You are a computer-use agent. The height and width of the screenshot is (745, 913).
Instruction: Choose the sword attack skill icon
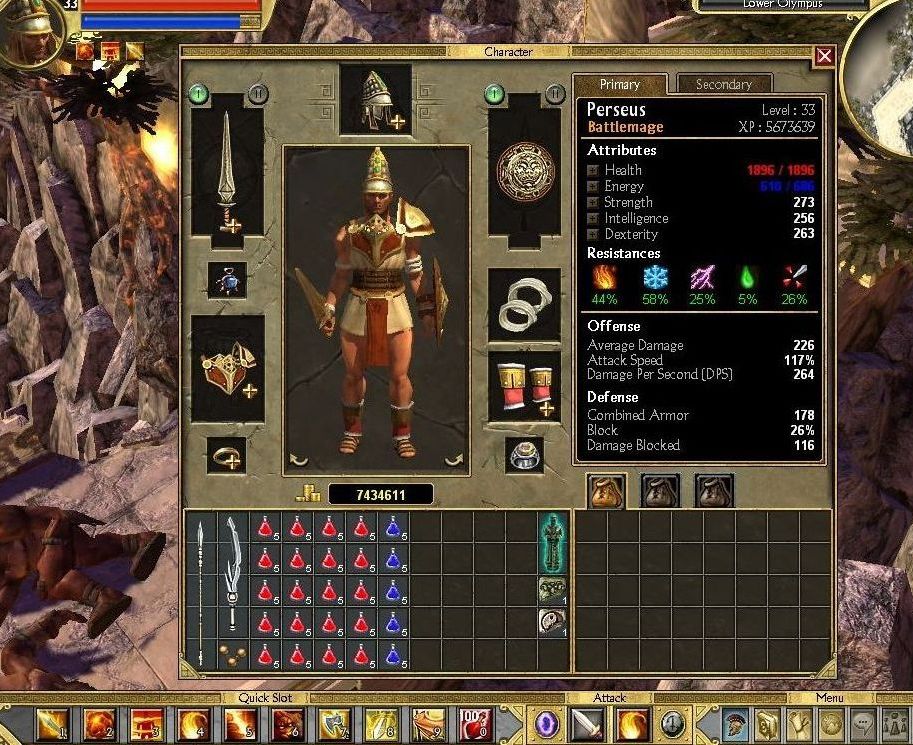click(x=588, y=723)
